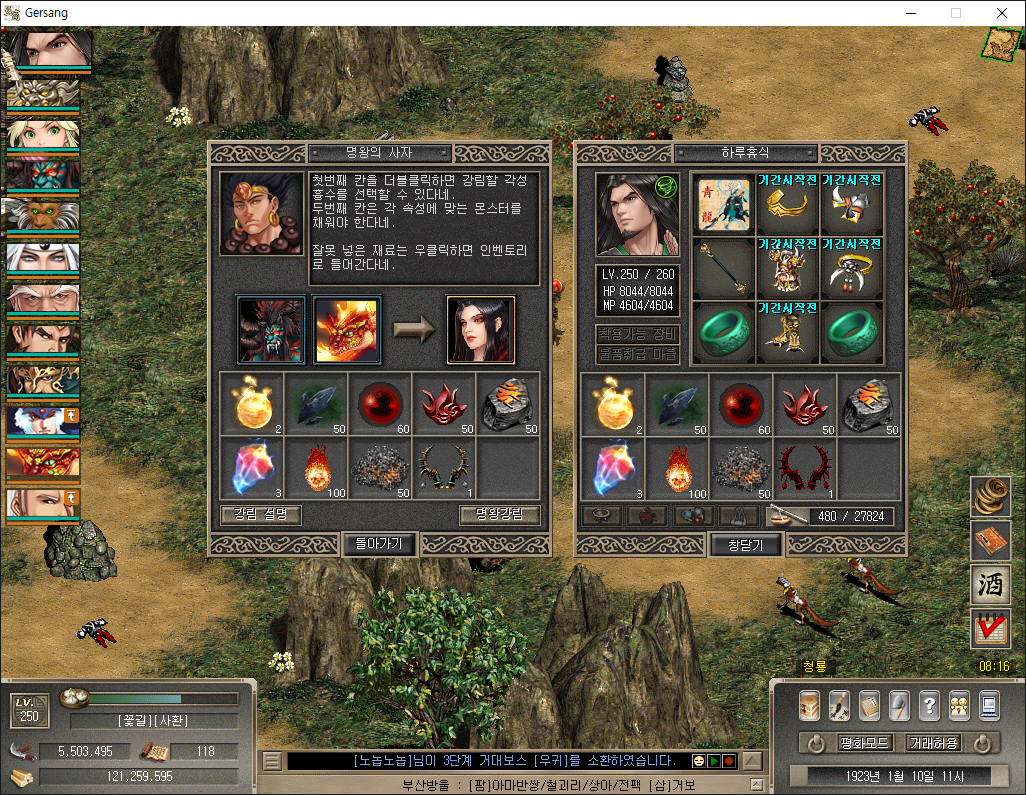Select the green jade ring equipment slot
Viewport: 1026px width, 795px height.
pos(723,332)
